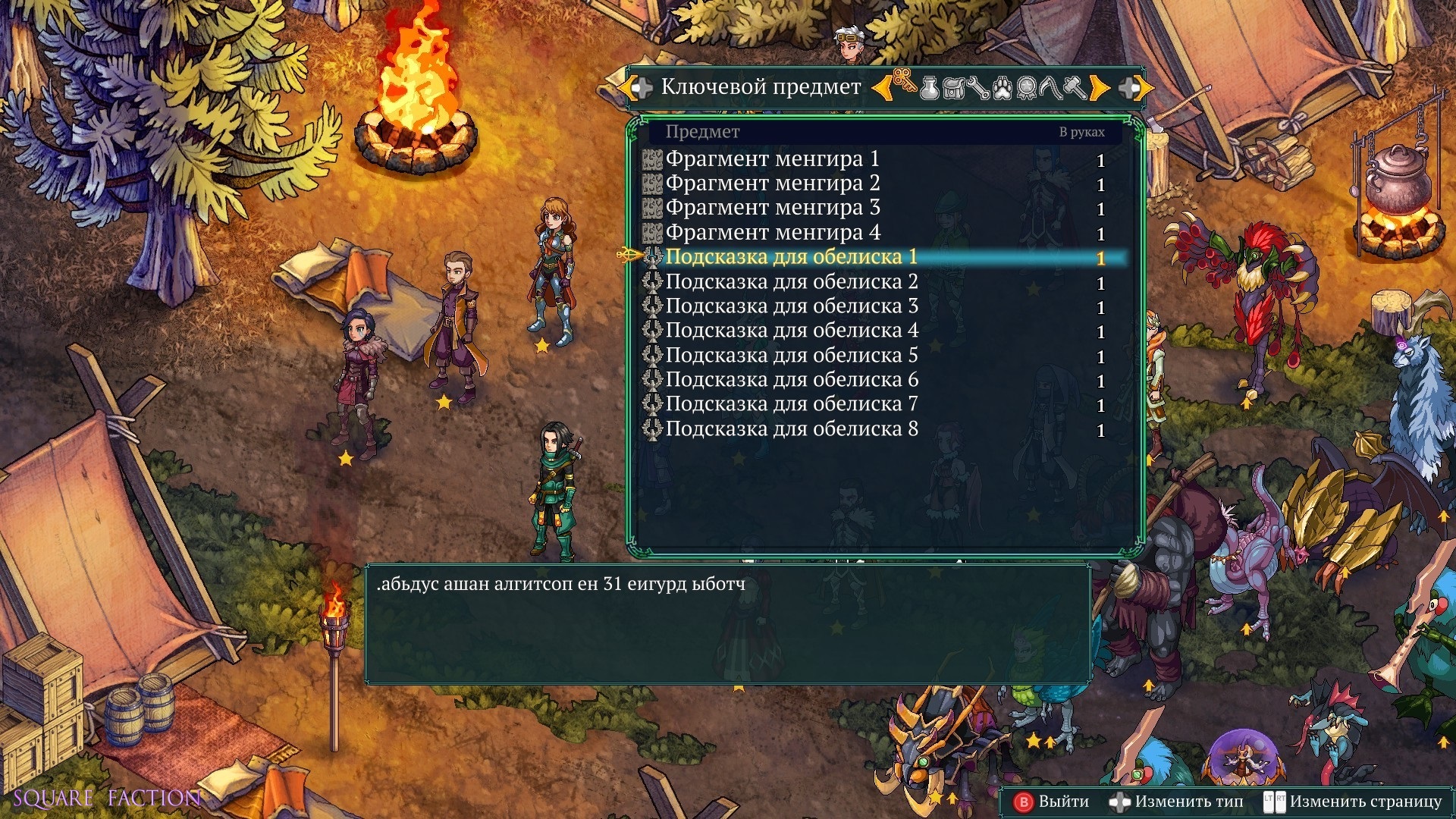
Task: Select Фрагмент менгира 2 item row
Action: tap(772, 184)
